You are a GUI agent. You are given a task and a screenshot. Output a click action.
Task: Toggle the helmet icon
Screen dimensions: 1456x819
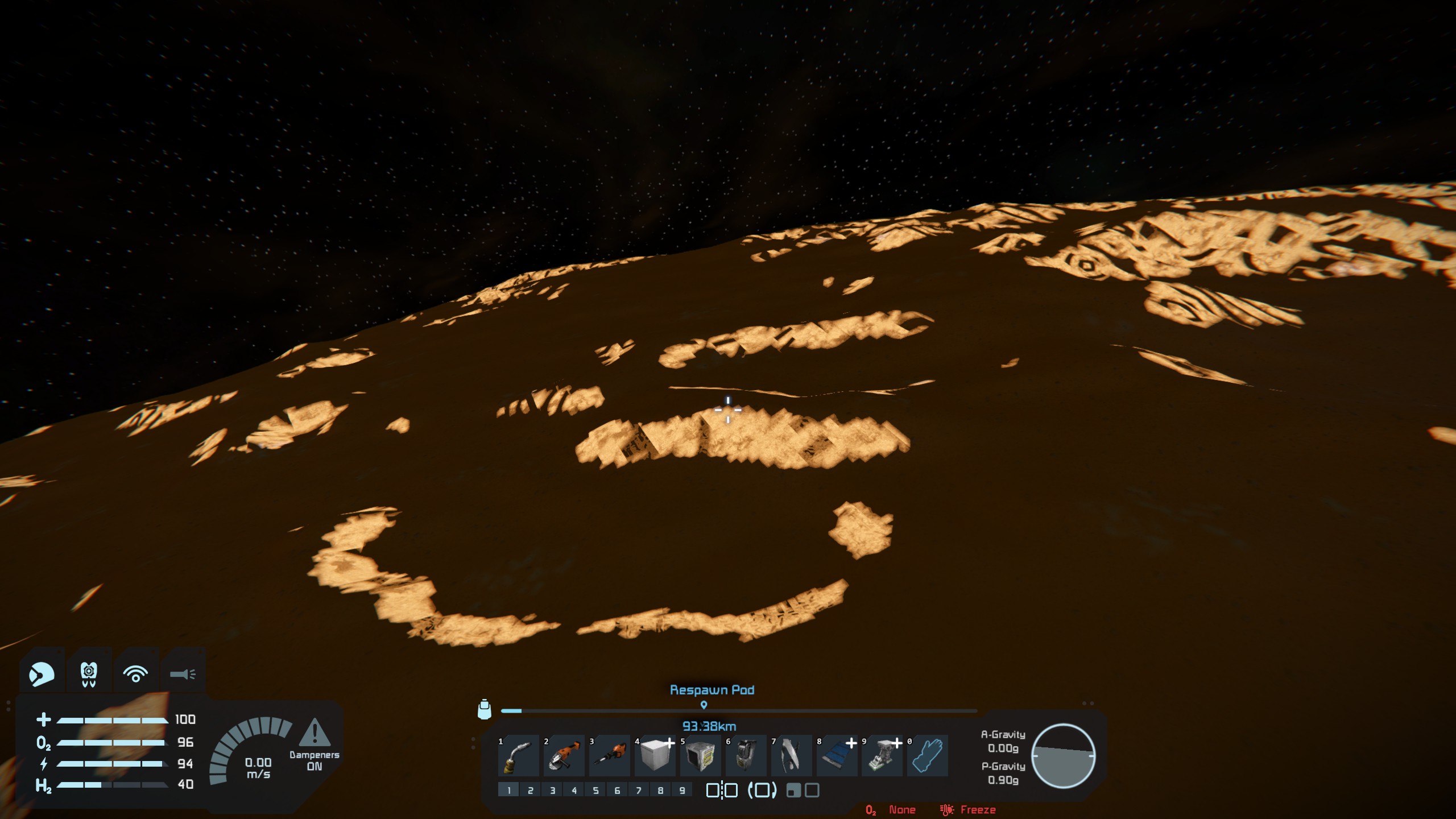42,674
